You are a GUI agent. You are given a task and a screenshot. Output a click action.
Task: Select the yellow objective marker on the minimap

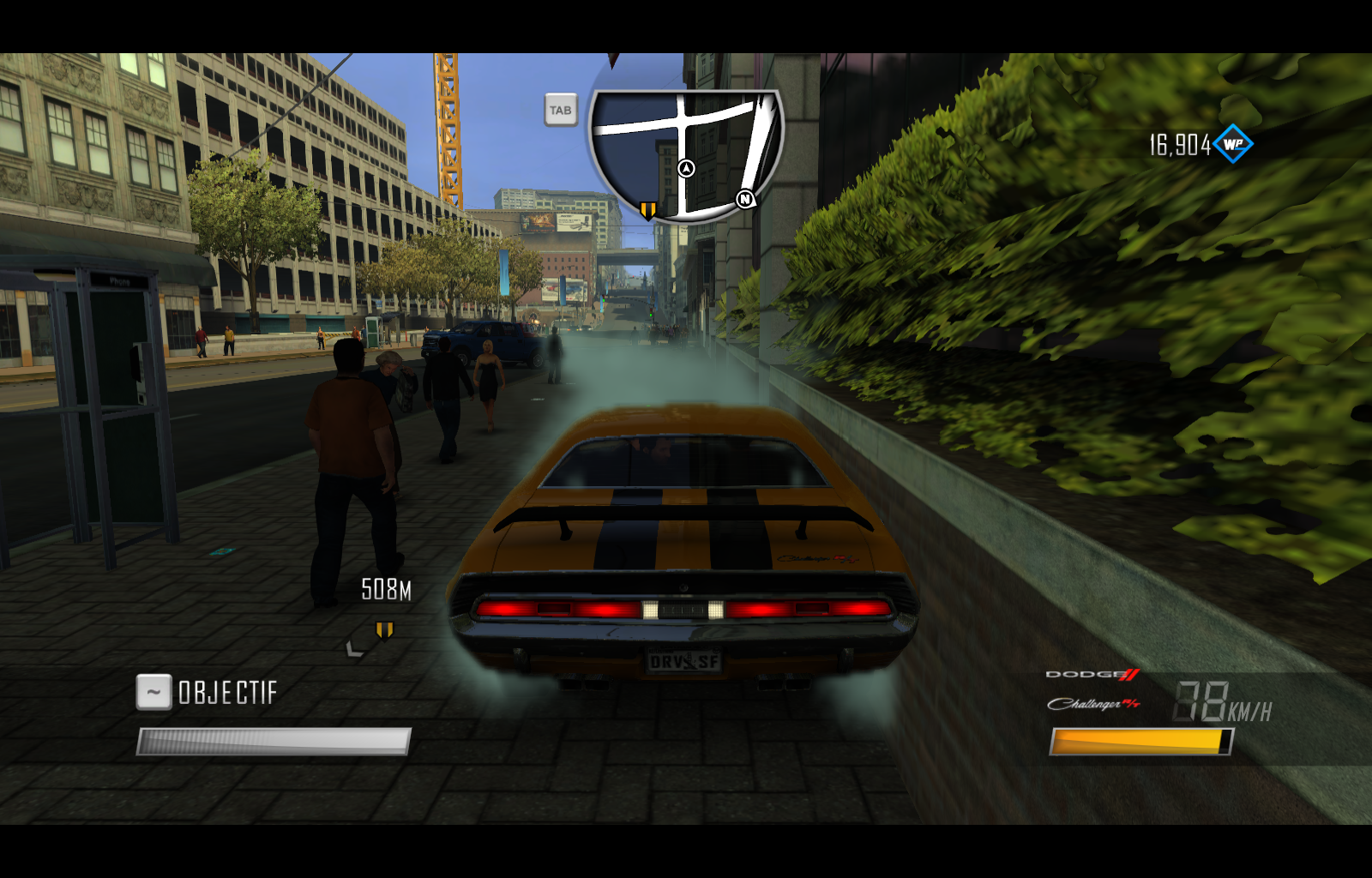(648, 210)
